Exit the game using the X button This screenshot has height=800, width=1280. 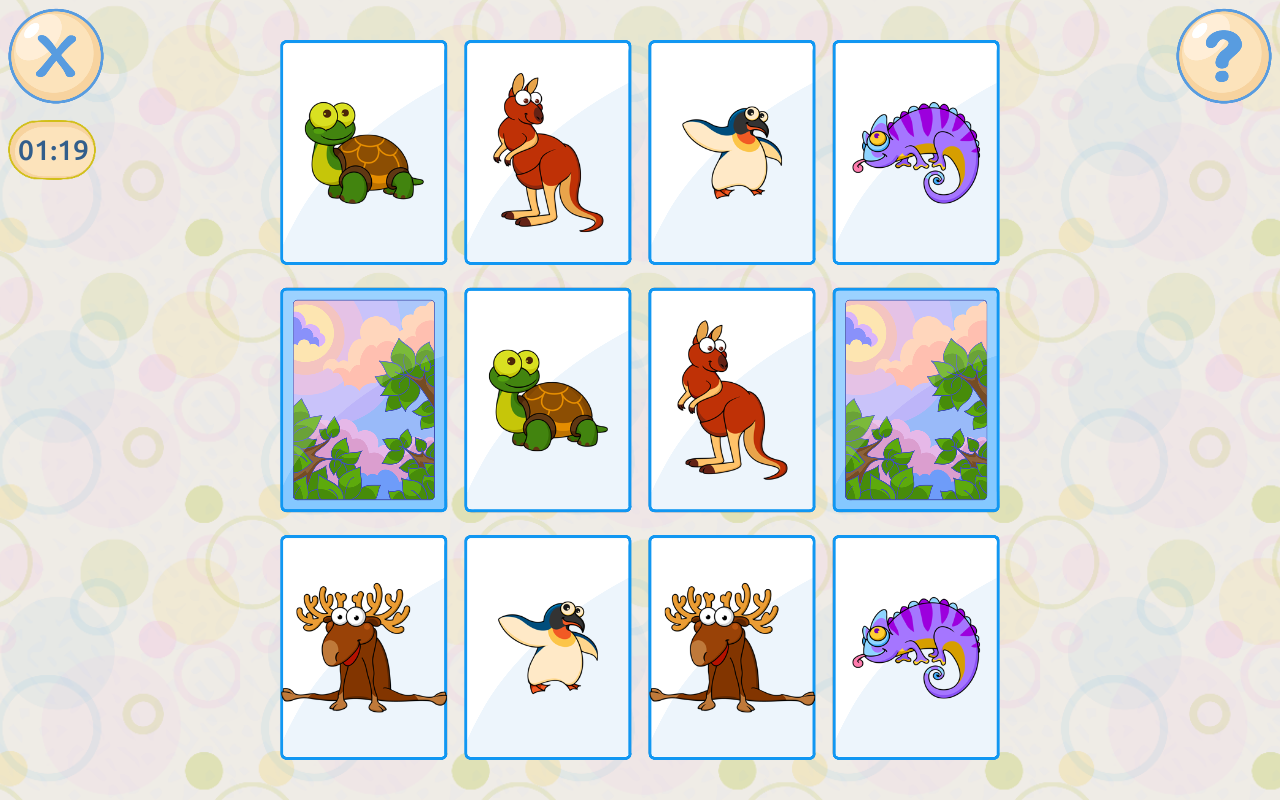[x=56, y=57]
